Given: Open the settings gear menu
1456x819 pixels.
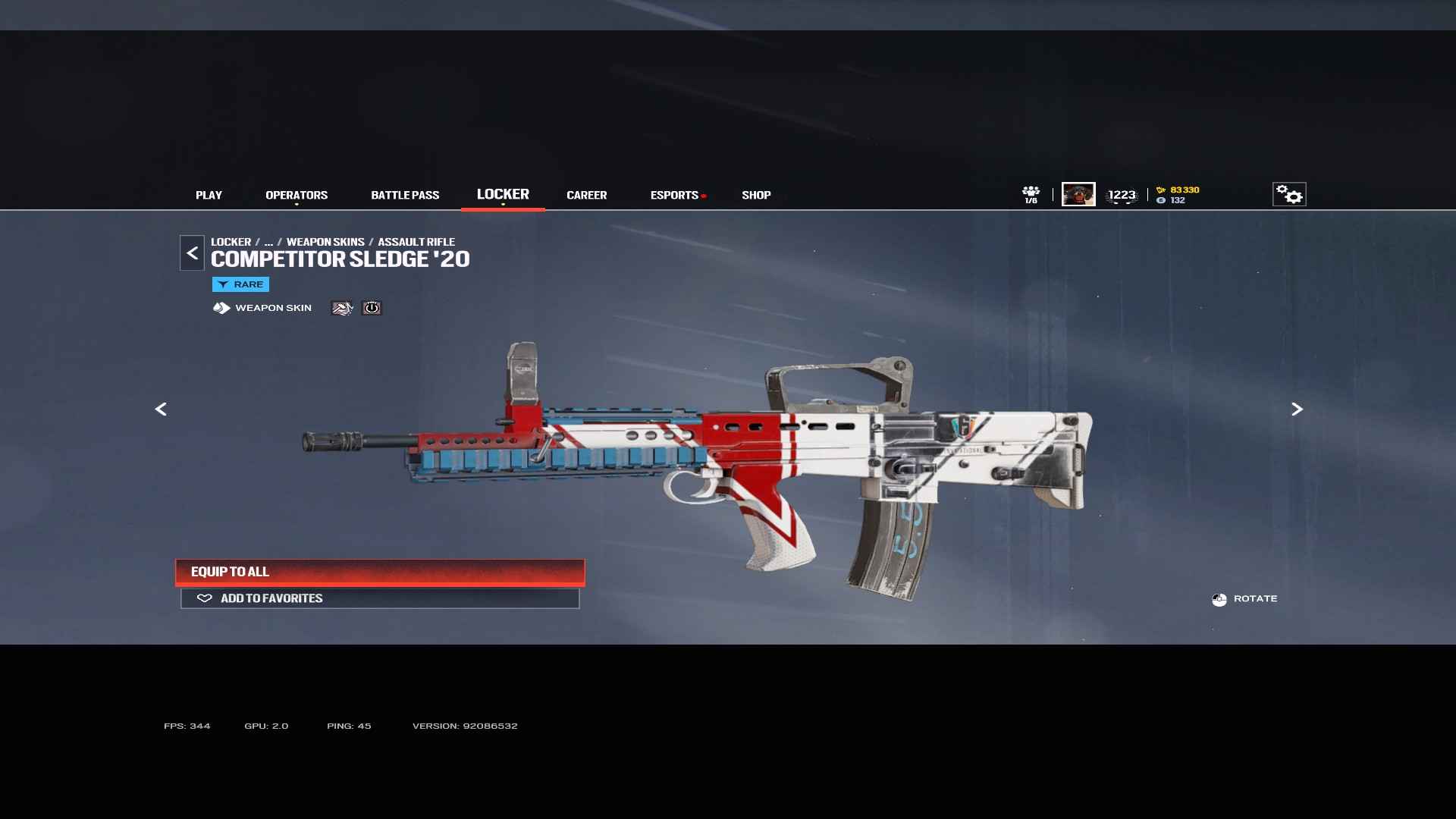Looking at the screenshot, I should pyautogui.click(x=1288, y=195).
